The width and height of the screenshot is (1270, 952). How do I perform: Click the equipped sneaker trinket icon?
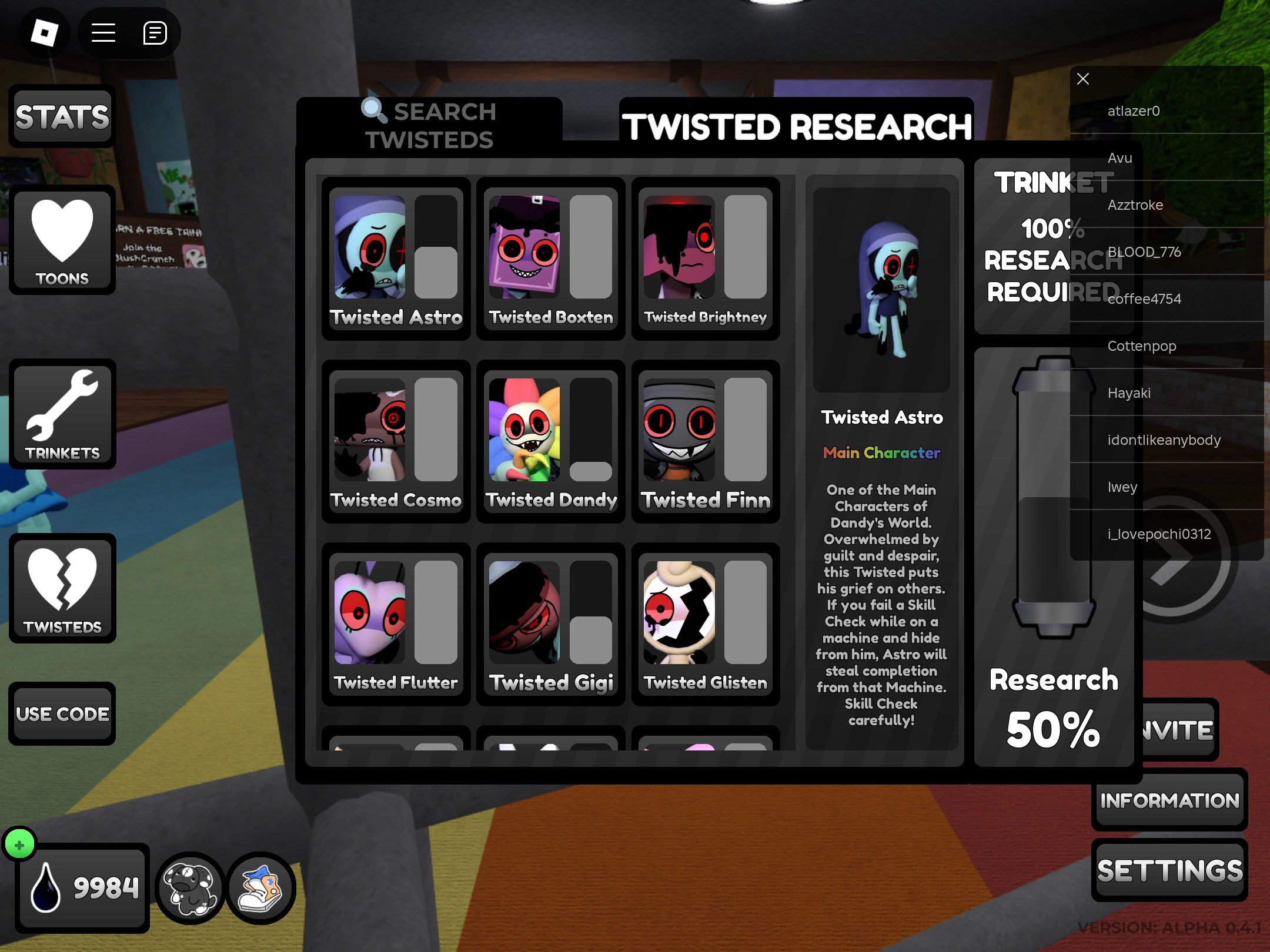click(262, 887)
